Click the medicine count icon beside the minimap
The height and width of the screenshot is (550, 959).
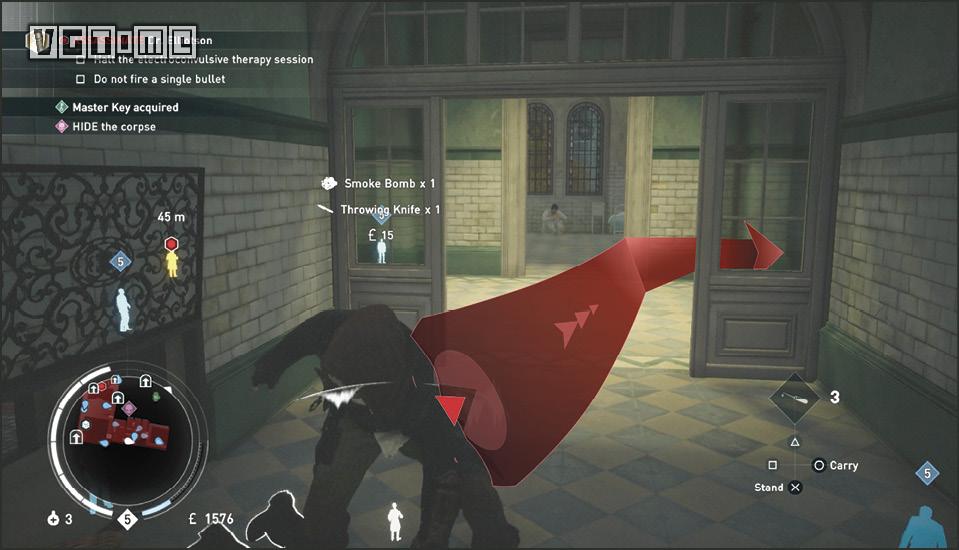tap(52, 518)
